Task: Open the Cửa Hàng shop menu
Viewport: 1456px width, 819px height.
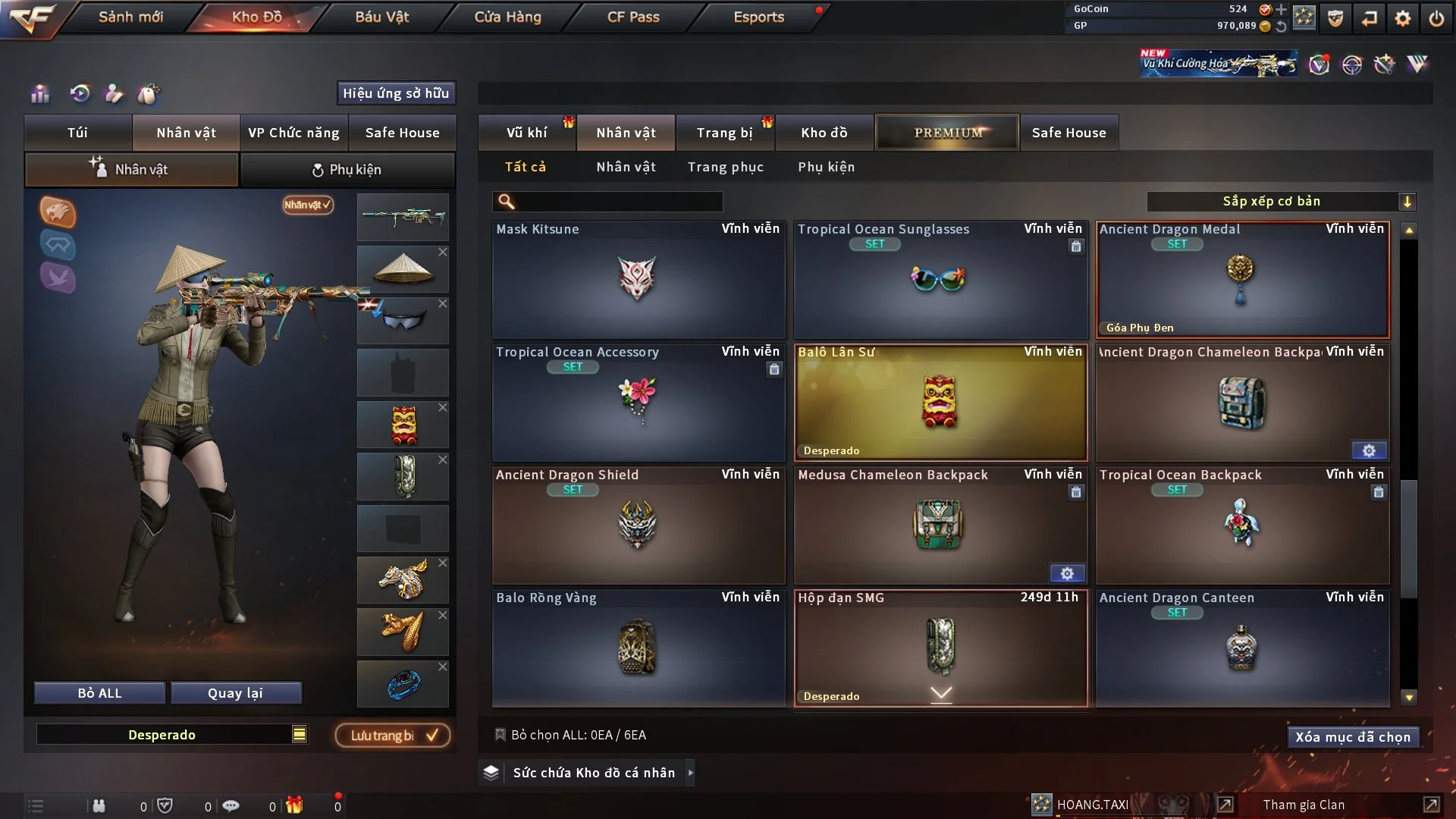Action: coord(507,17)
